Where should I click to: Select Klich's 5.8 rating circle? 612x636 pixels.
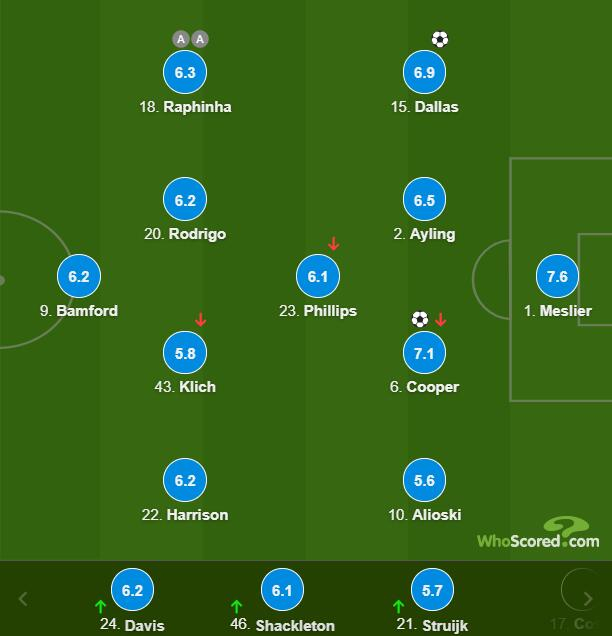point(185,353)
